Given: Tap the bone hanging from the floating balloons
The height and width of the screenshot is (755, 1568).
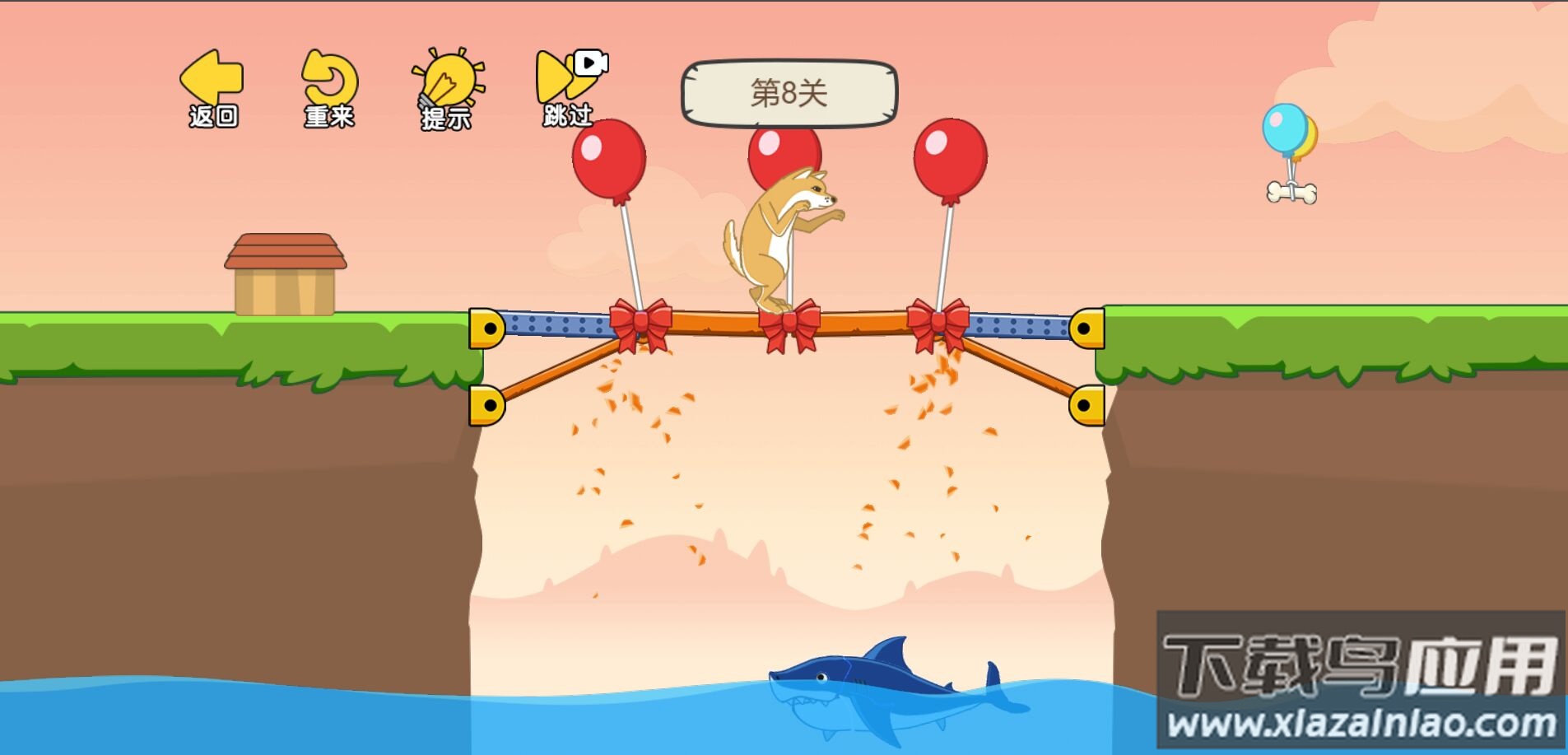Looking at the screenshot, I should click(x=1292, y=191).
